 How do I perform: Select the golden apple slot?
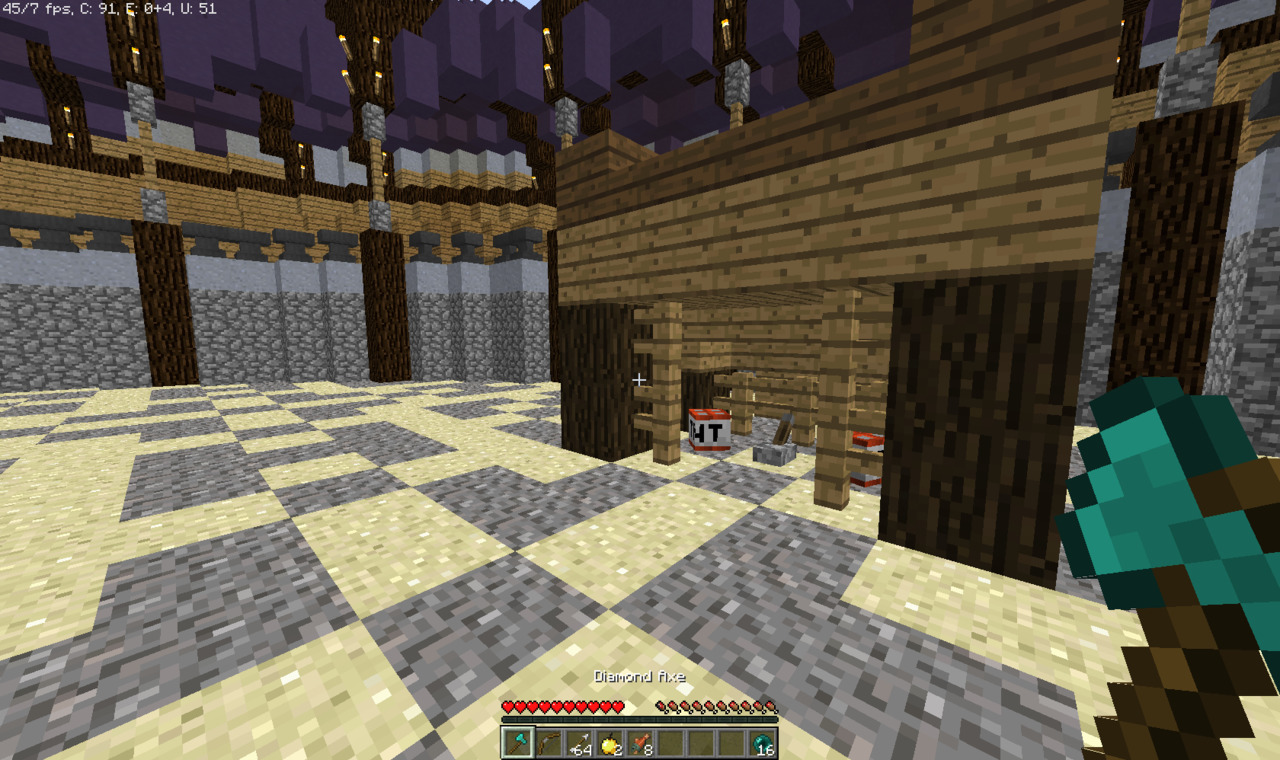(609, 743)
